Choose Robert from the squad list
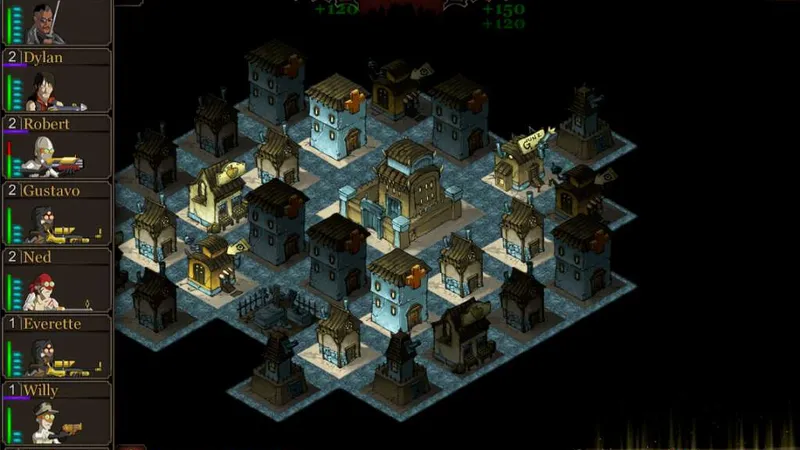Viewport: 800px width, 450px height. tap(56, 147)
